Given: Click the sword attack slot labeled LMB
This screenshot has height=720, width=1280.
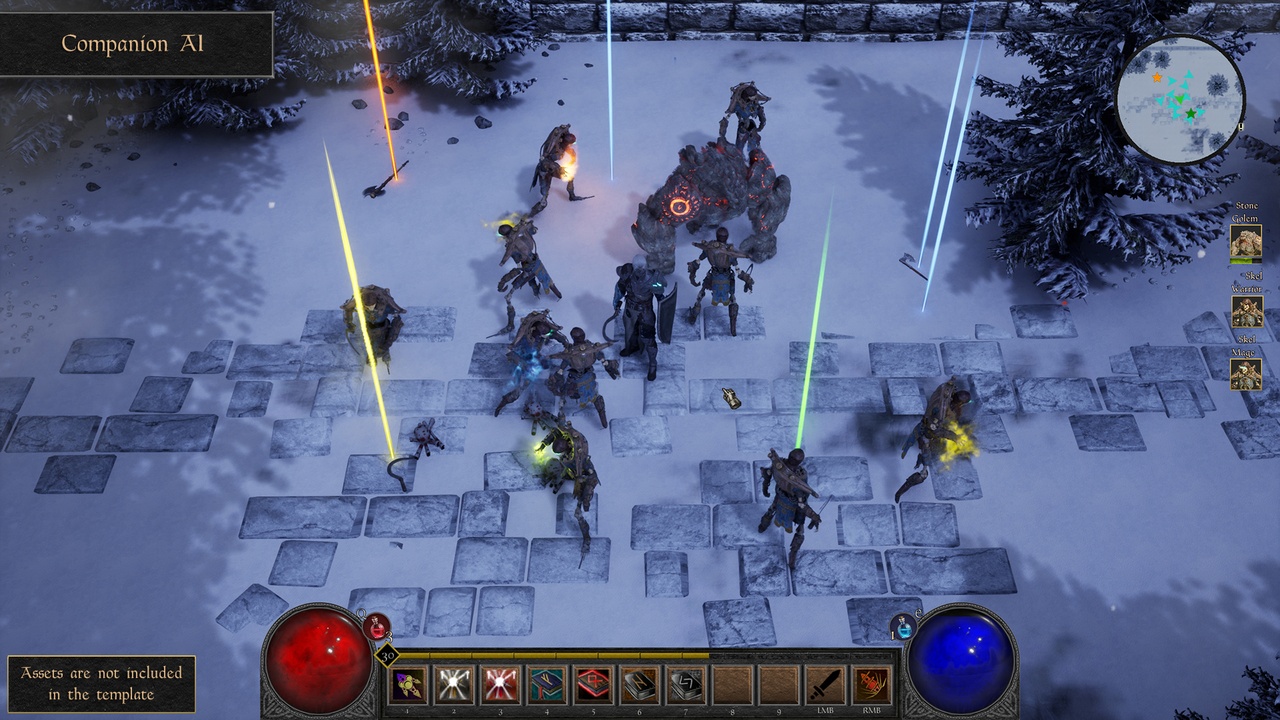Looking at the screenshot, I should [825, 685].
